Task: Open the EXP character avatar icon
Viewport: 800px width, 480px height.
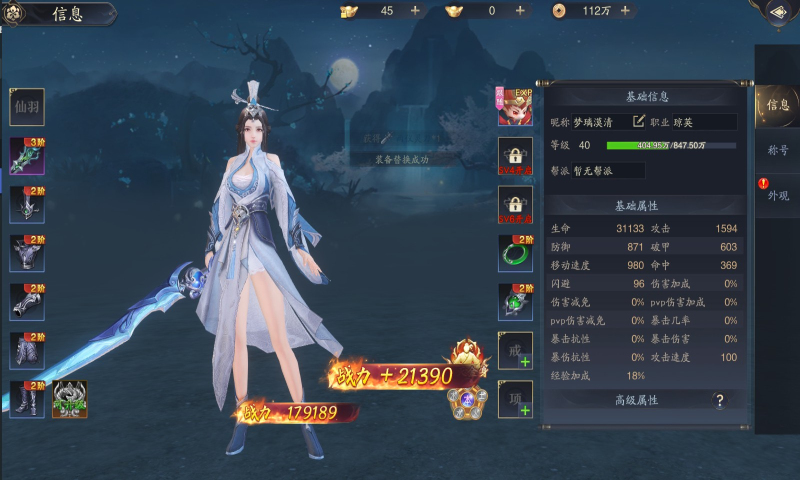Action: tap(515, 106)
